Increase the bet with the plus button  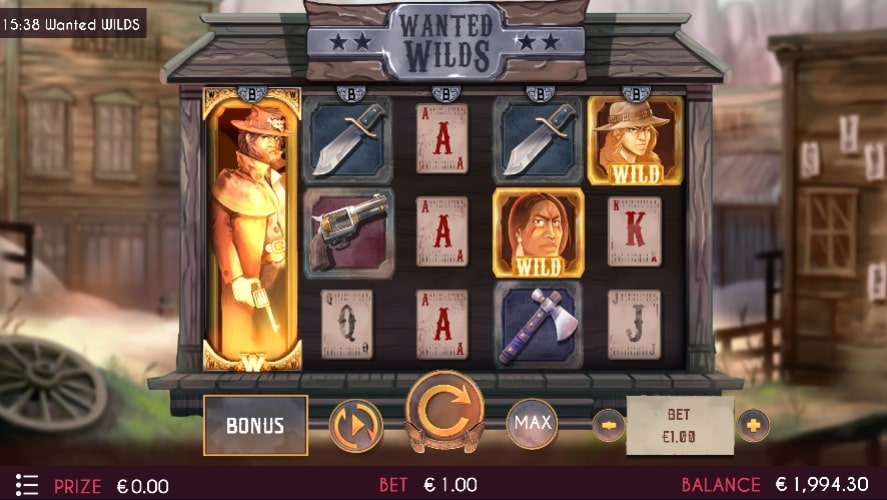coord(753,425)
